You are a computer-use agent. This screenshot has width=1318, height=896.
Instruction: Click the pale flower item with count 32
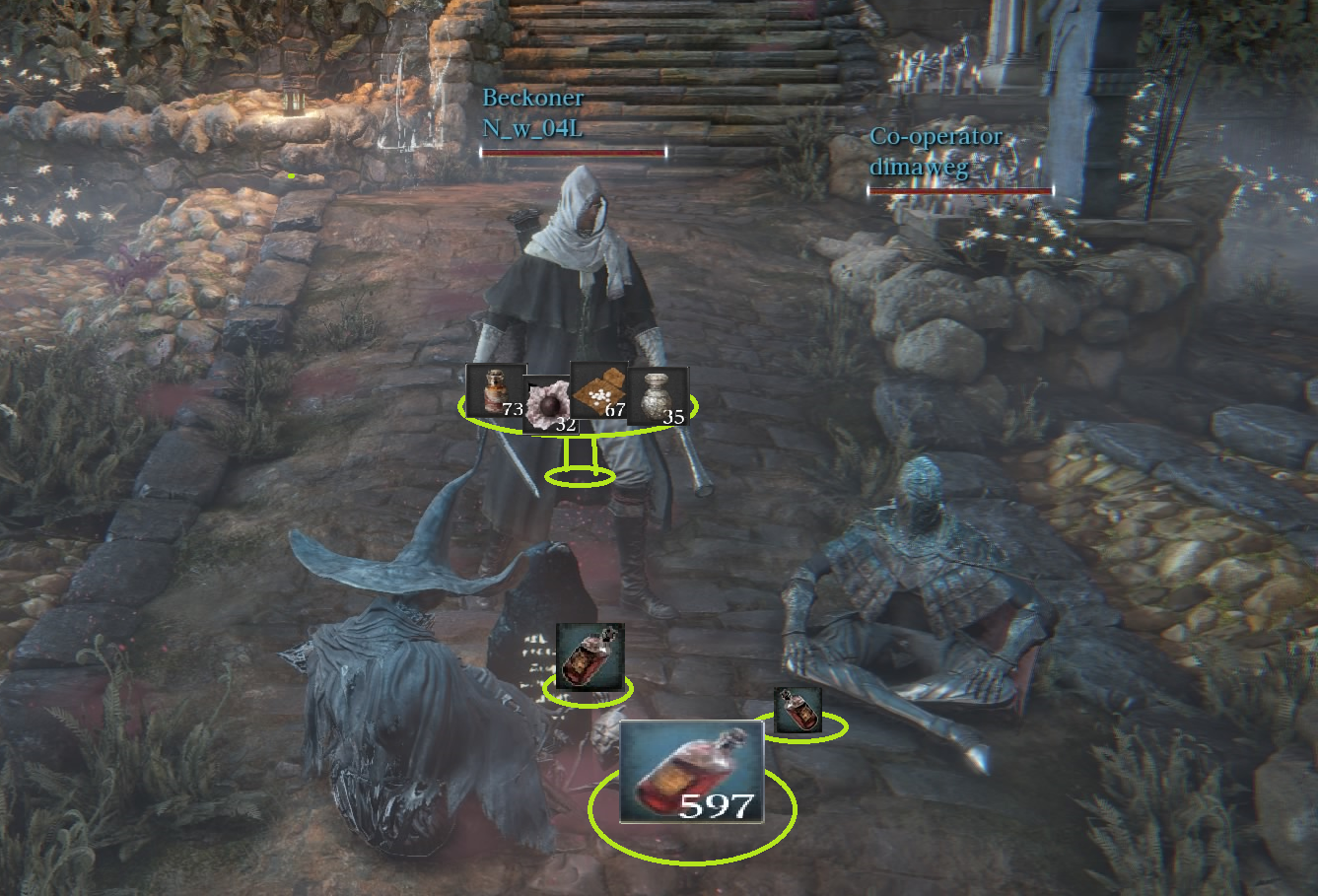click(x=548, y=406)
